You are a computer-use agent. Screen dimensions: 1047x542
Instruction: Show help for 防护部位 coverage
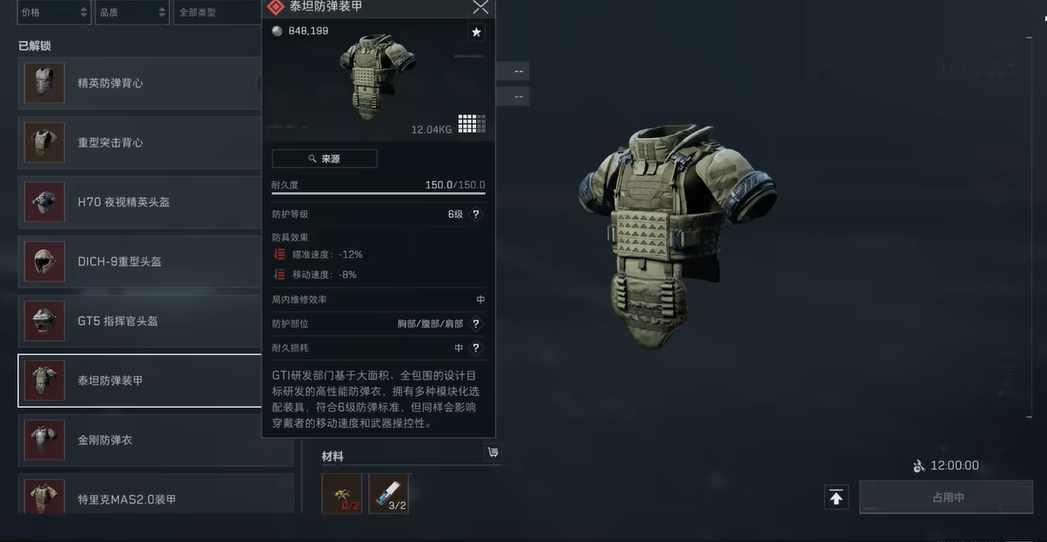click(x=476, y=324)
